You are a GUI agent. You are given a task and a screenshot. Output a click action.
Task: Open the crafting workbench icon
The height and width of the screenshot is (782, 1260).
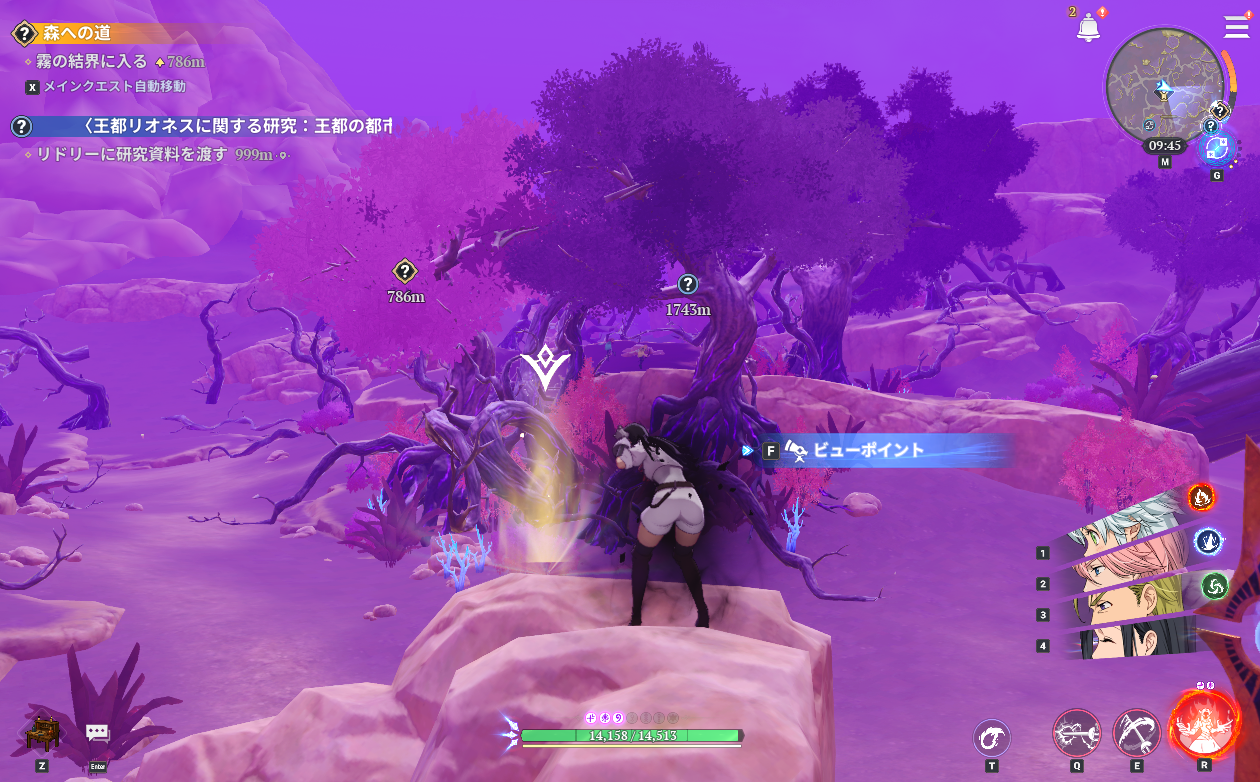(x=42, y=735)
